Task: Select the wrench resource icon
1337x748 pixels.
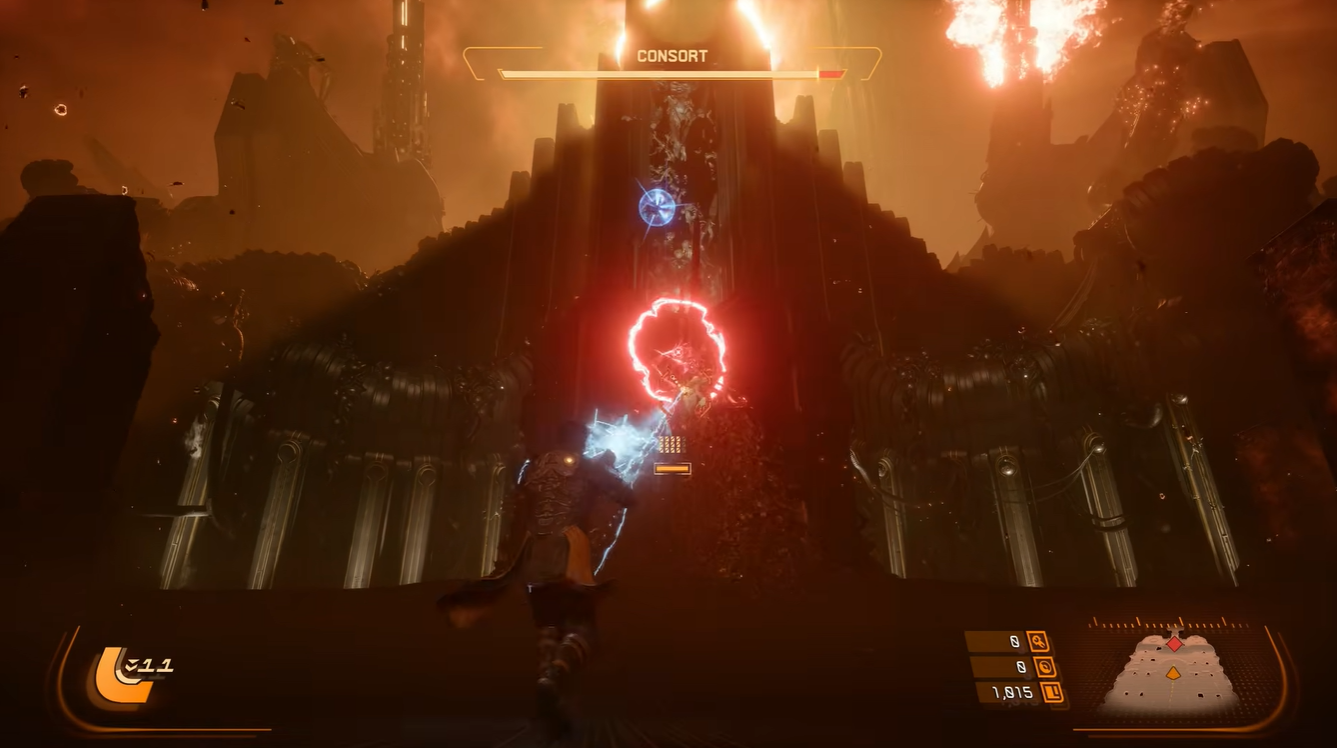Action: click(1039, 642)
